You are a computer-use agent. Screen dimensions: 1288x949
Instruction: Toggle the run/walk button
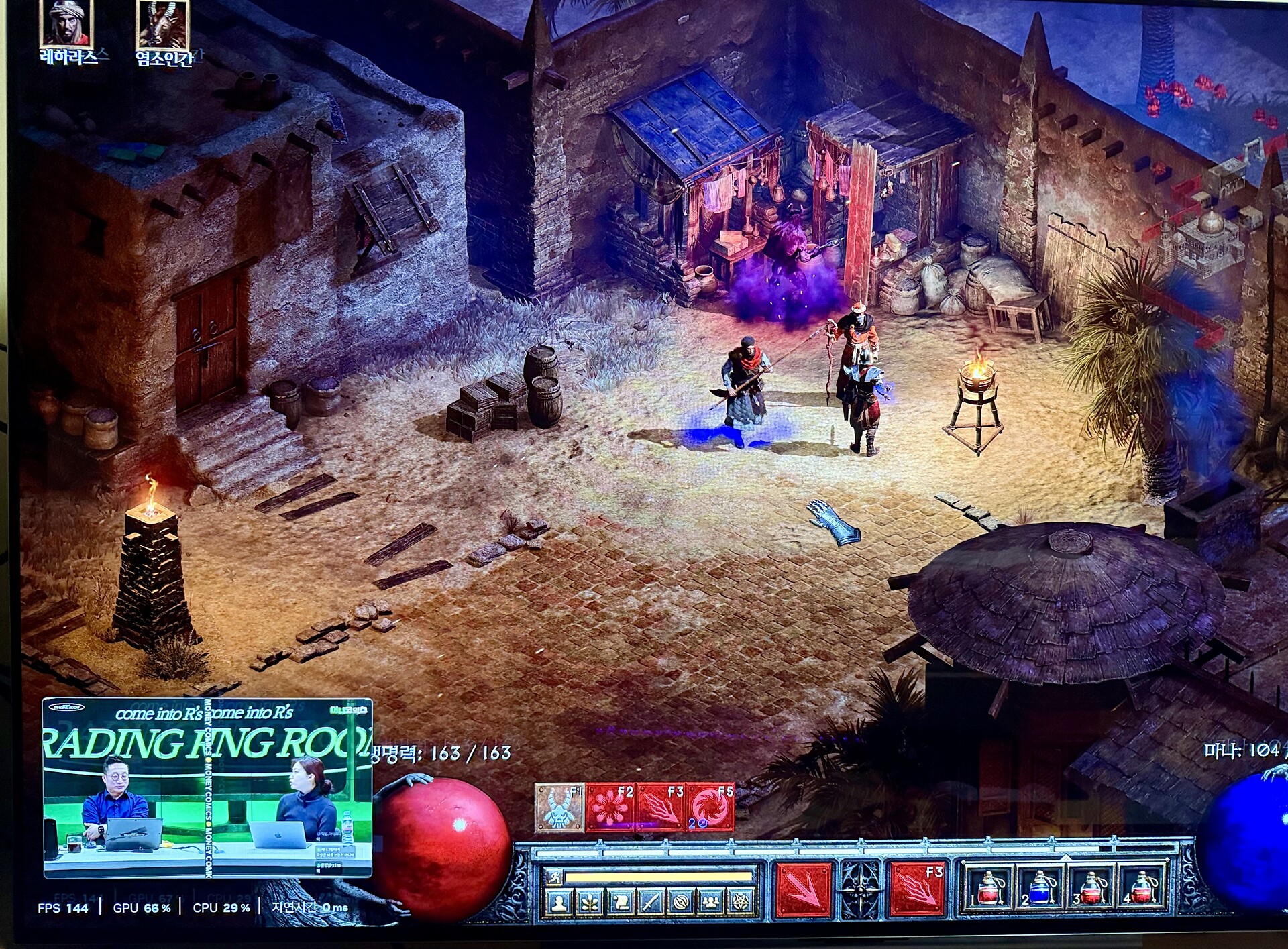(x=555, y=877)
